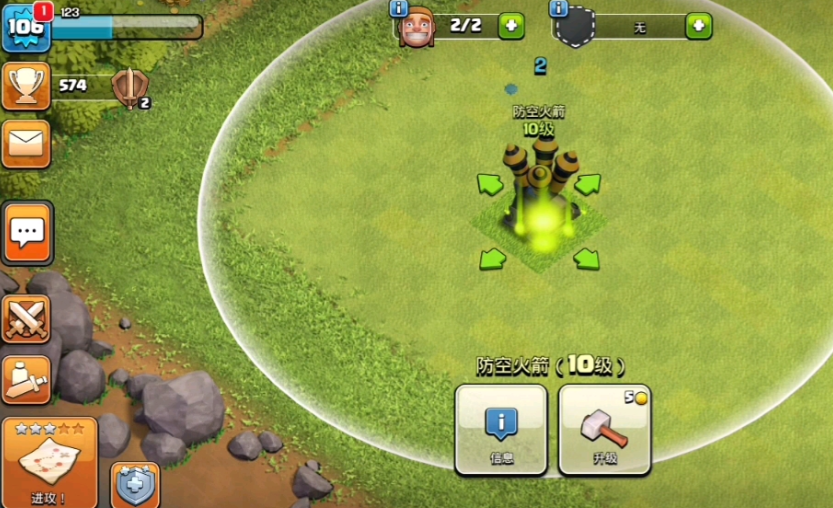Open the army training sword icon
Viewport: 833px width, 508px height.
click(x=26, y=380)
